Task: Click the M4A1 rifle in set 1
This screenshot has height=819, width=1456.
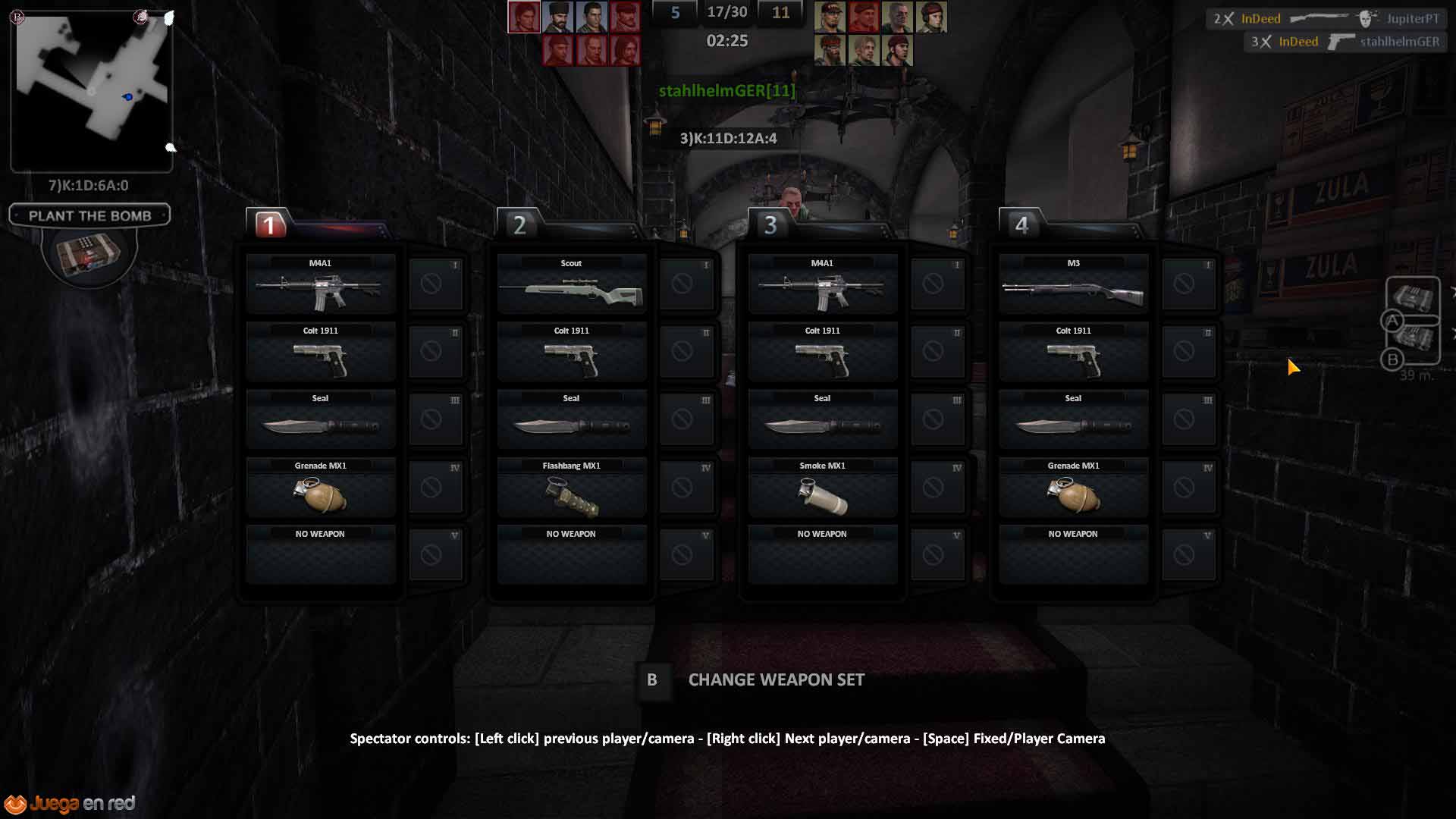Action: (x=320, y=284)
